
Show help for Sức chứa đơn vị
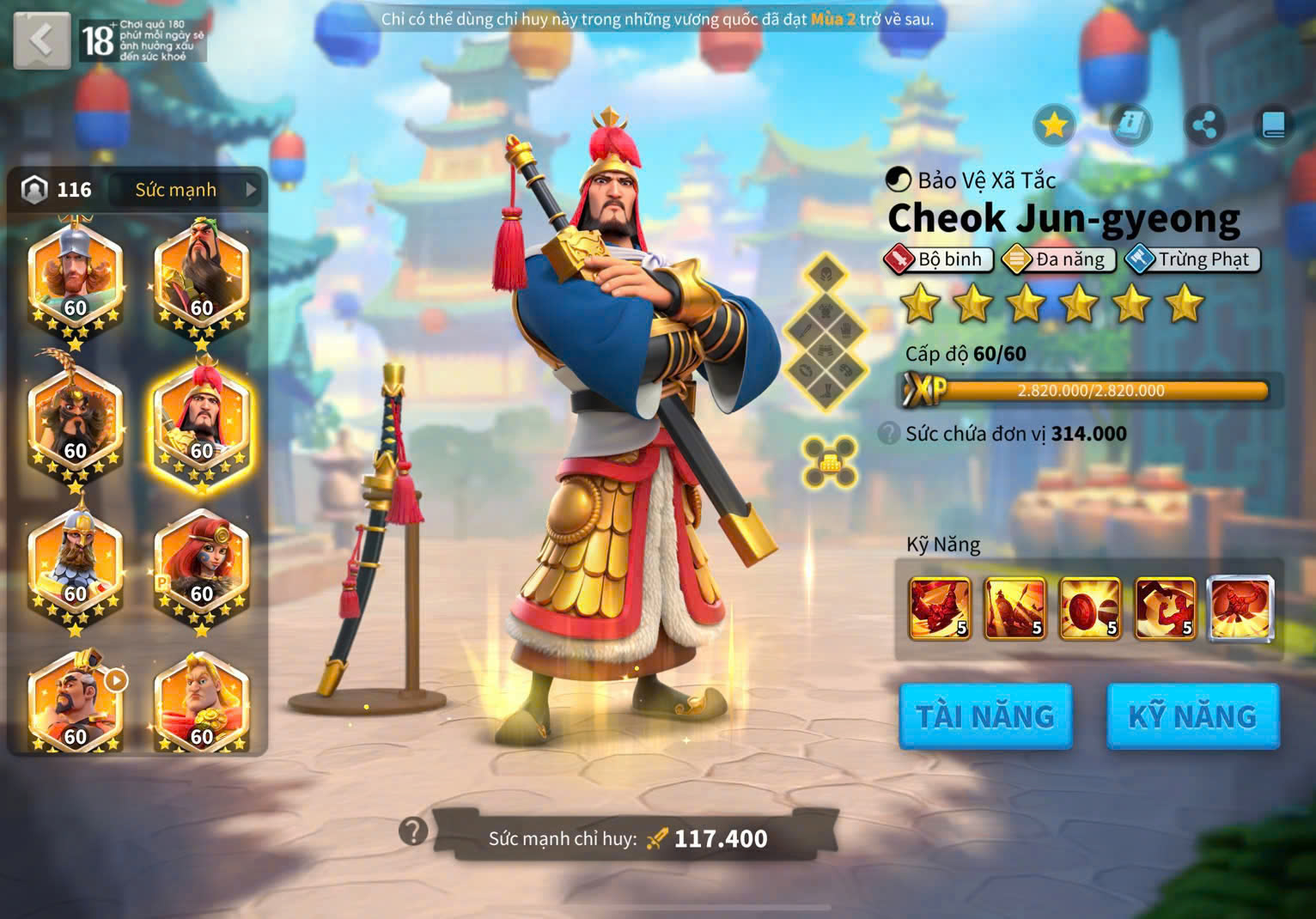(x=889, y=433)
